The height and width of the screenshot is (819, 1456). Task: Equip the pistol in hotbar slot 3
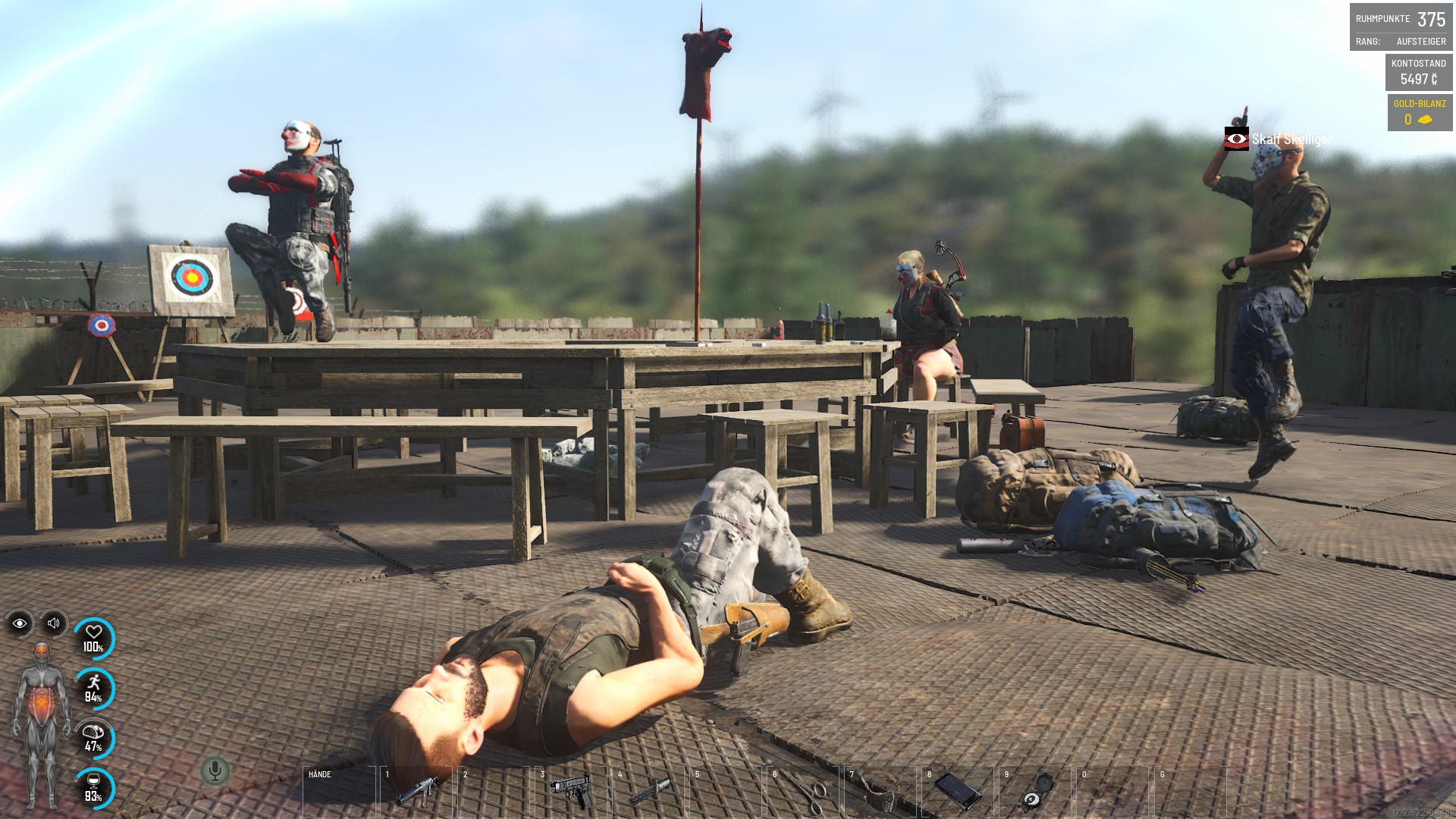pyautogui.click(x=571, y=792)
